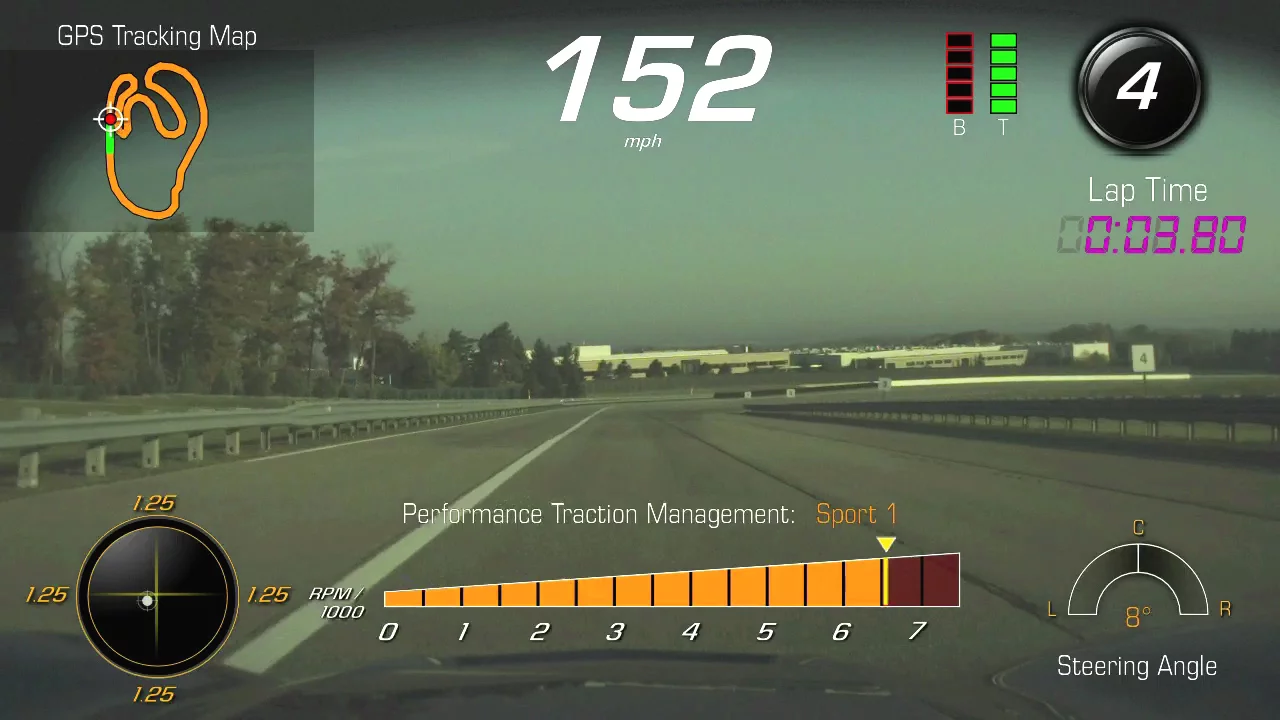
Task: Select the Lap Time heading
Action: coord(1147,190)
